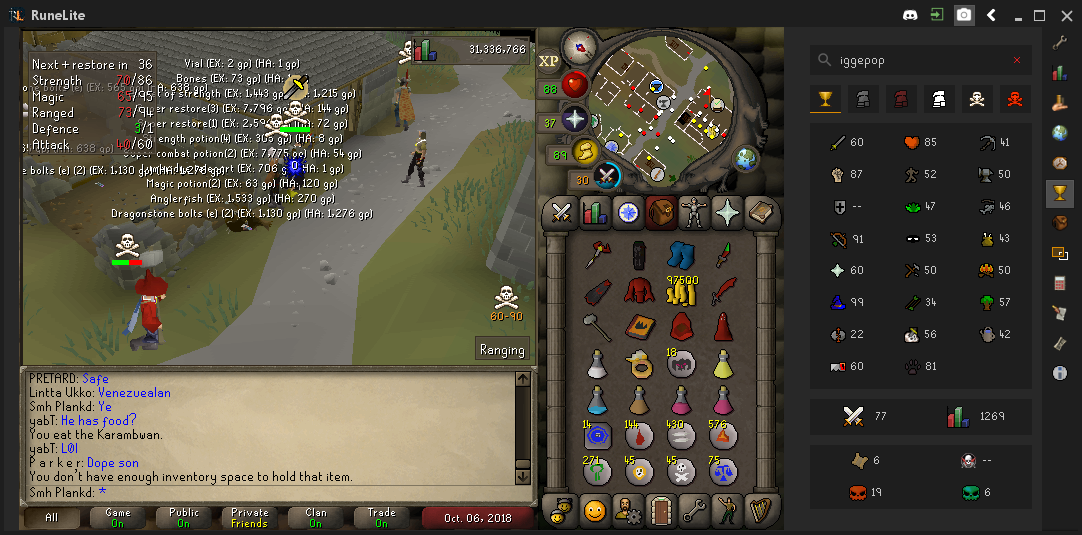Toggle the Public chat filter
The width and height of the screenshot is (1082, 535).
pyautogui.click(x=184, y=518)
